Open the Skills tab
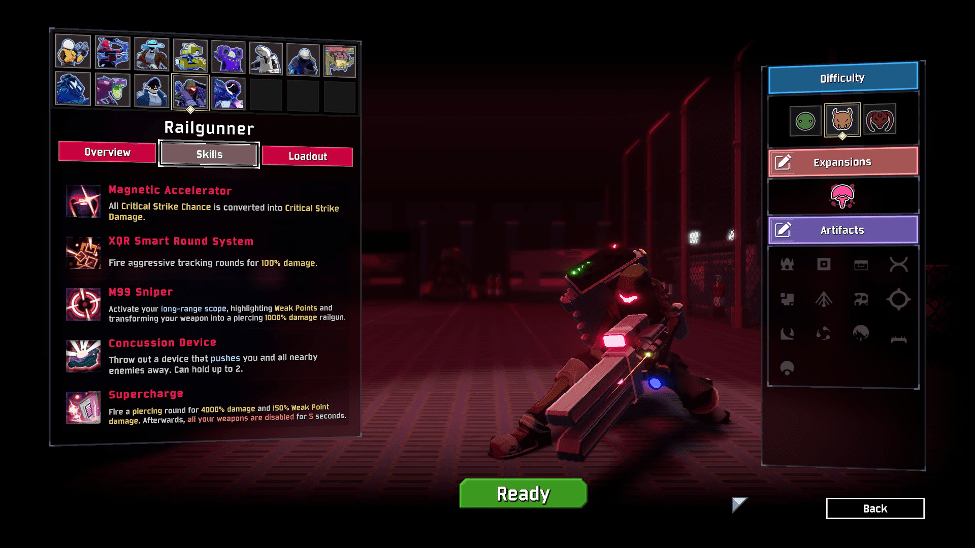The height and width of the screenshot is (550, 977). [209, 154]
